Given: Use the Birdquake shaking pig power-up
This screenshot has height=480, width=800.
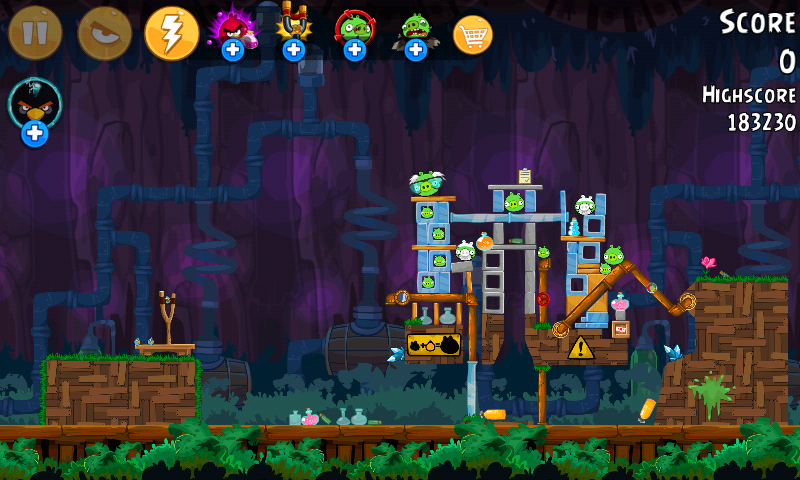Looking at the screenshot, I should (415, 31).
